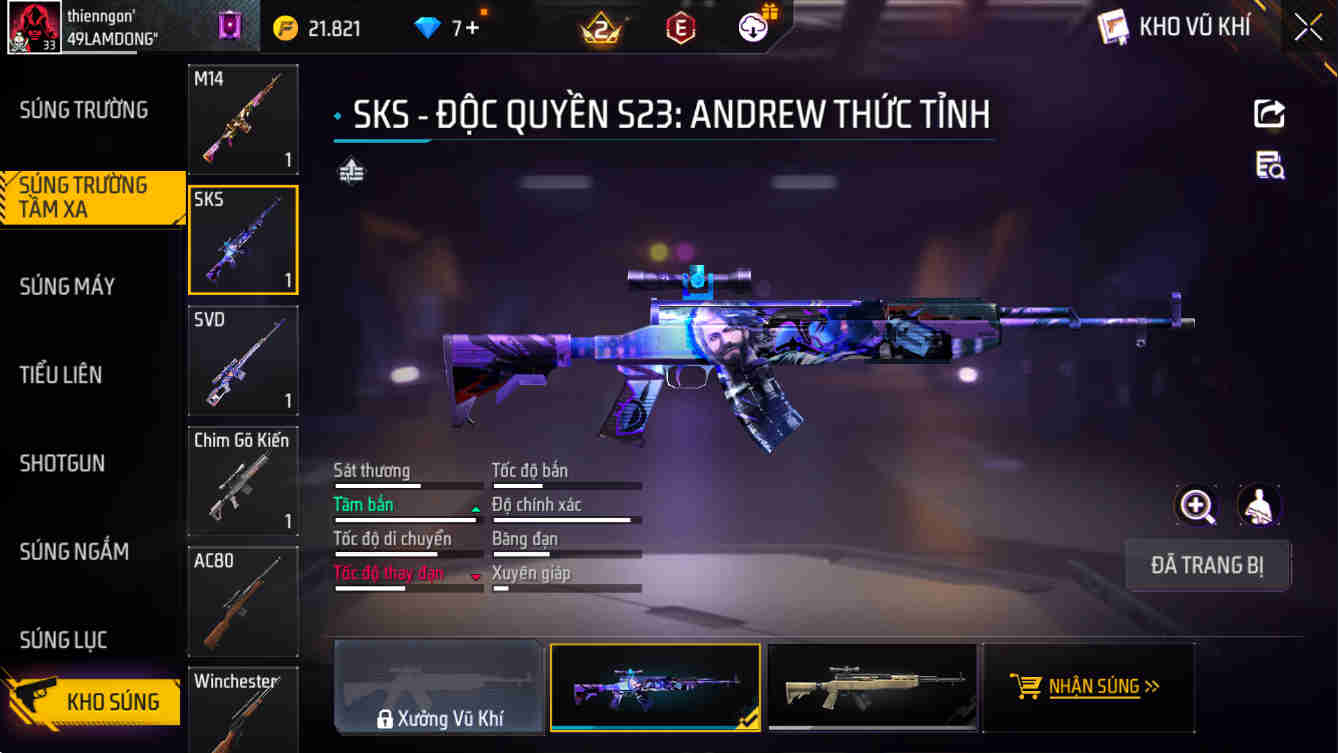Open the crown rank icon
Viewport: 1338px width, 753px height.
coord(601,27)
